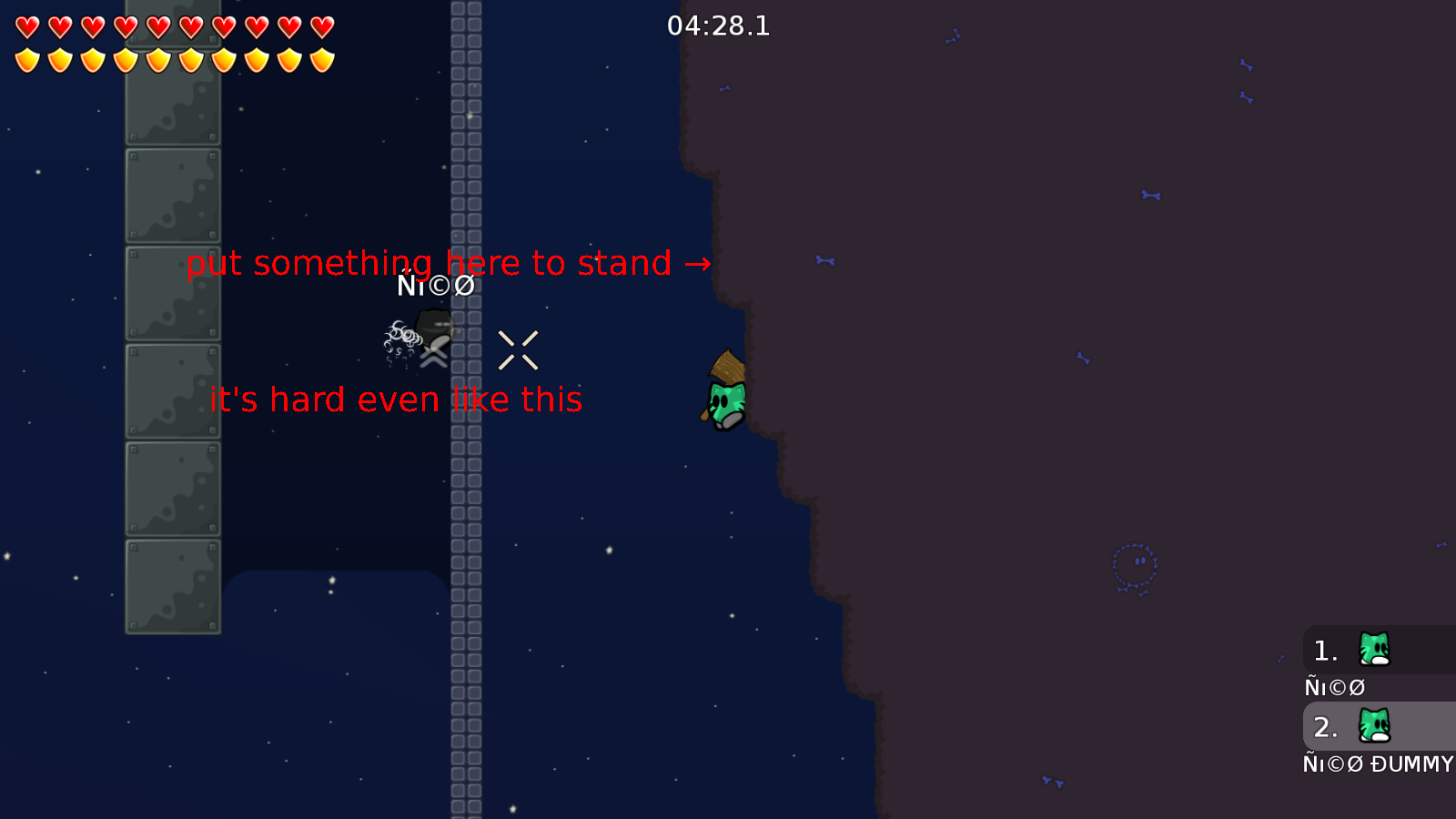Click the fifth heart of the health bar
The image size is (1456, 819).
(x=157, y=26)
